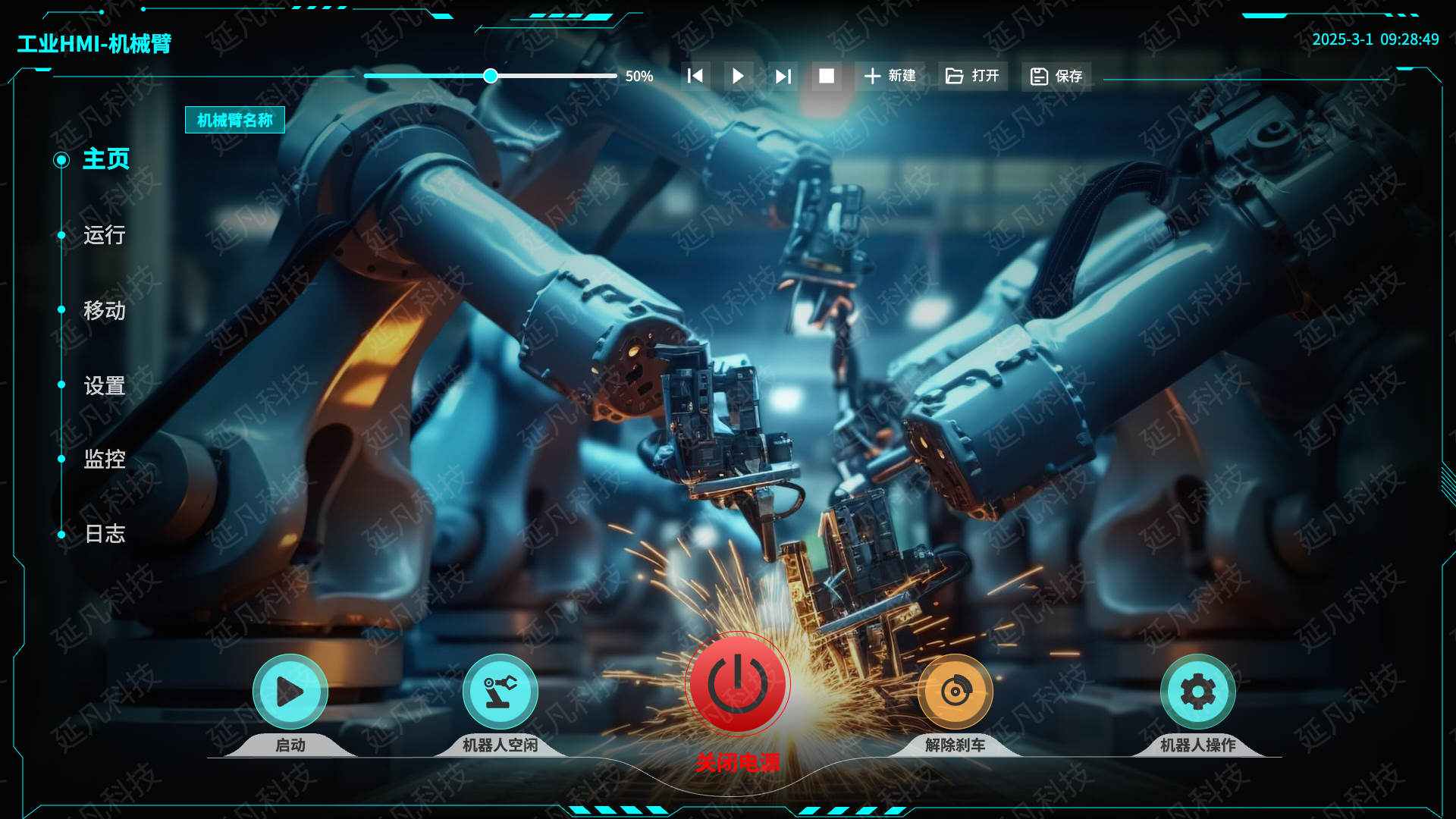This screenshot has width=1456, height=819.
Task: Hit the red 关闭电源 power button
Action: [x=737, y=684]
